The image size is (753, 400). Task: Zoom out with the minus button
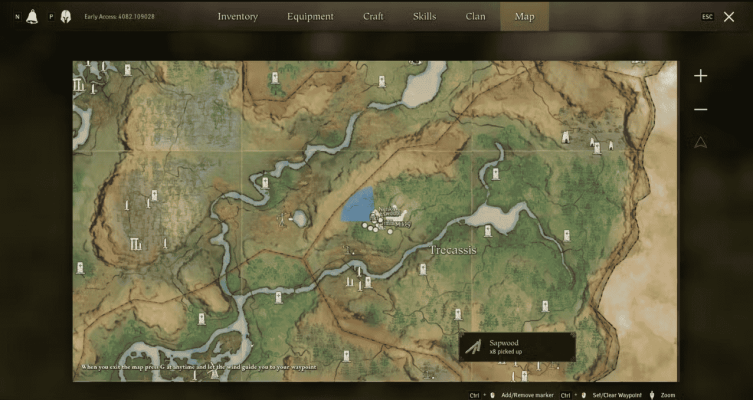pyautogui.click(x=700, y=109)
